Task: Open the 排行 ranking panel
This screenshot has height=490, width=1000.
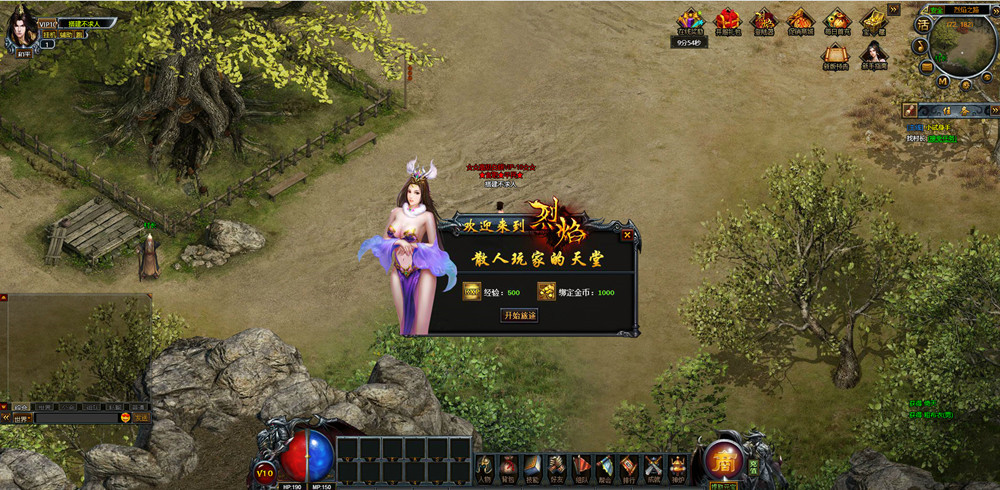Action: pyautogui.click(x=628, y=466)
